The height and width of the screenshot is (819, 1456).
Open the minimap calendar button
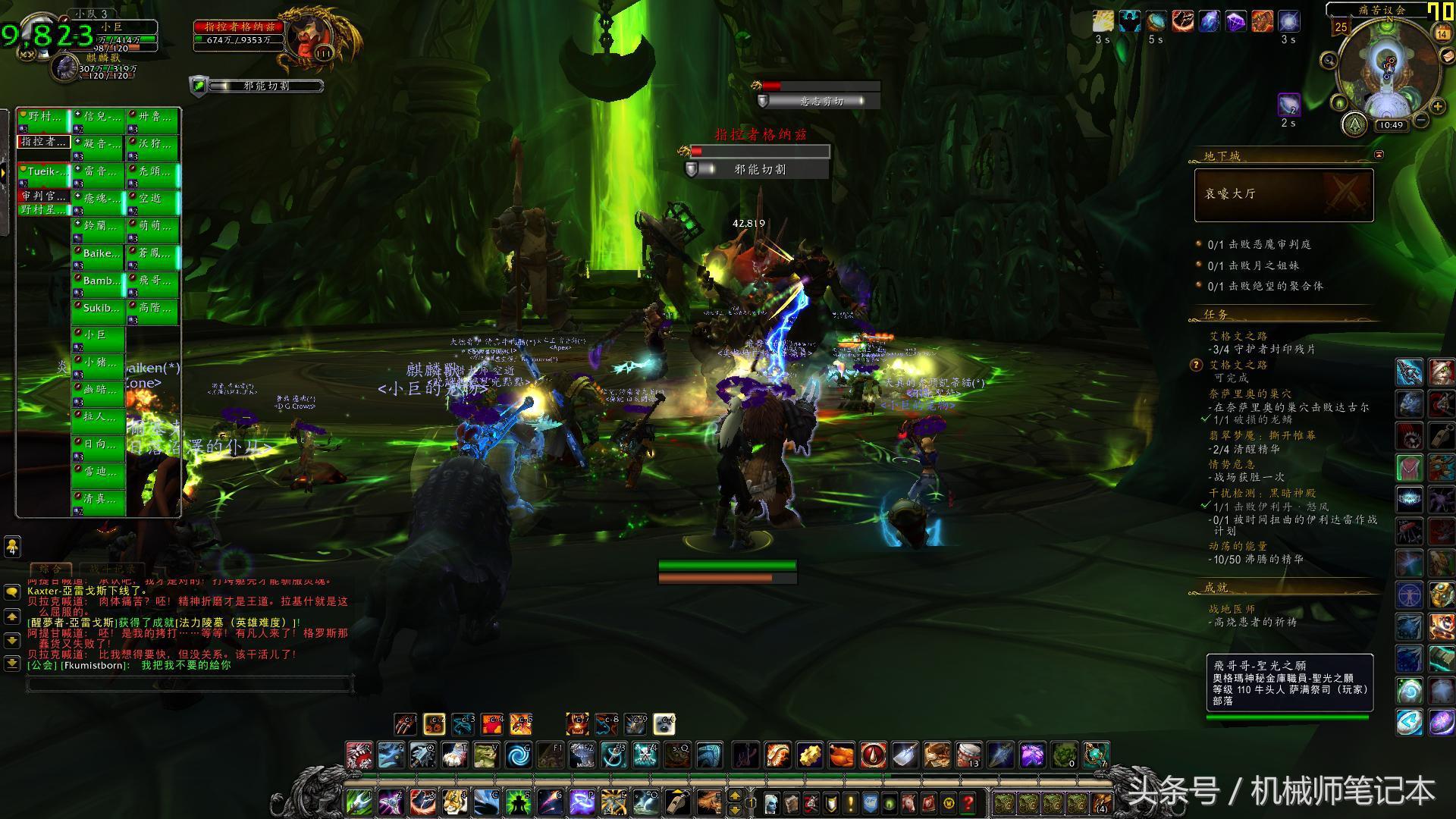(1442, 33)
